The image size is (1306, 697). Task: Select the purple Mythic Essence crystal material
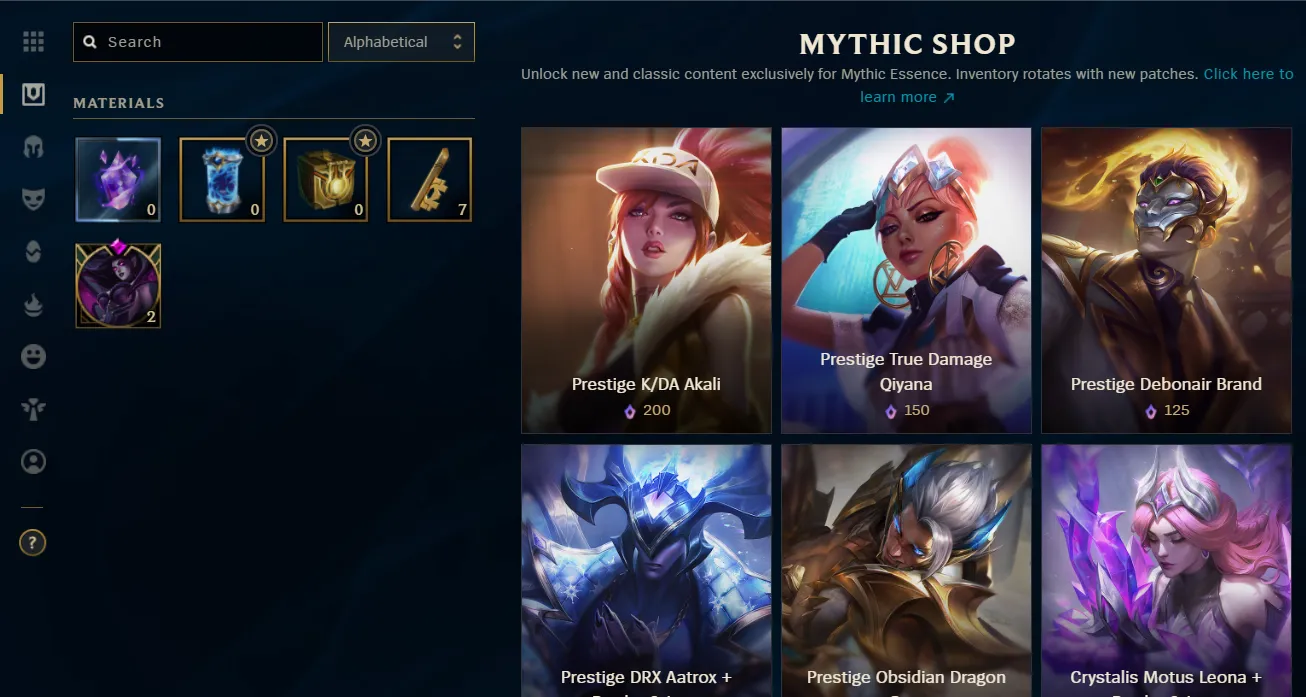click(118, 180)
